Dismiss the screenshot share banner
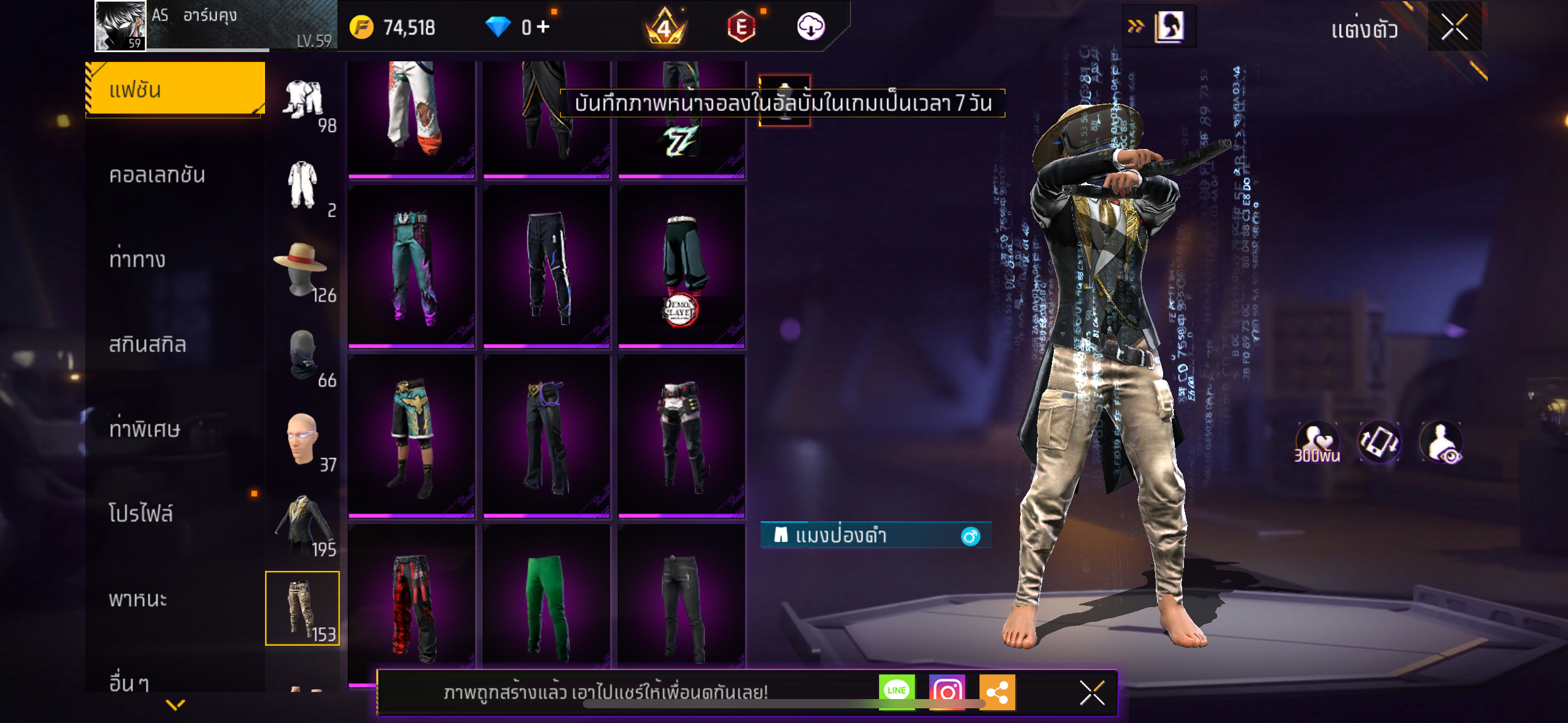Image resolution: width=1568 pixels, height=723 pixels. tap(1092, 693)
